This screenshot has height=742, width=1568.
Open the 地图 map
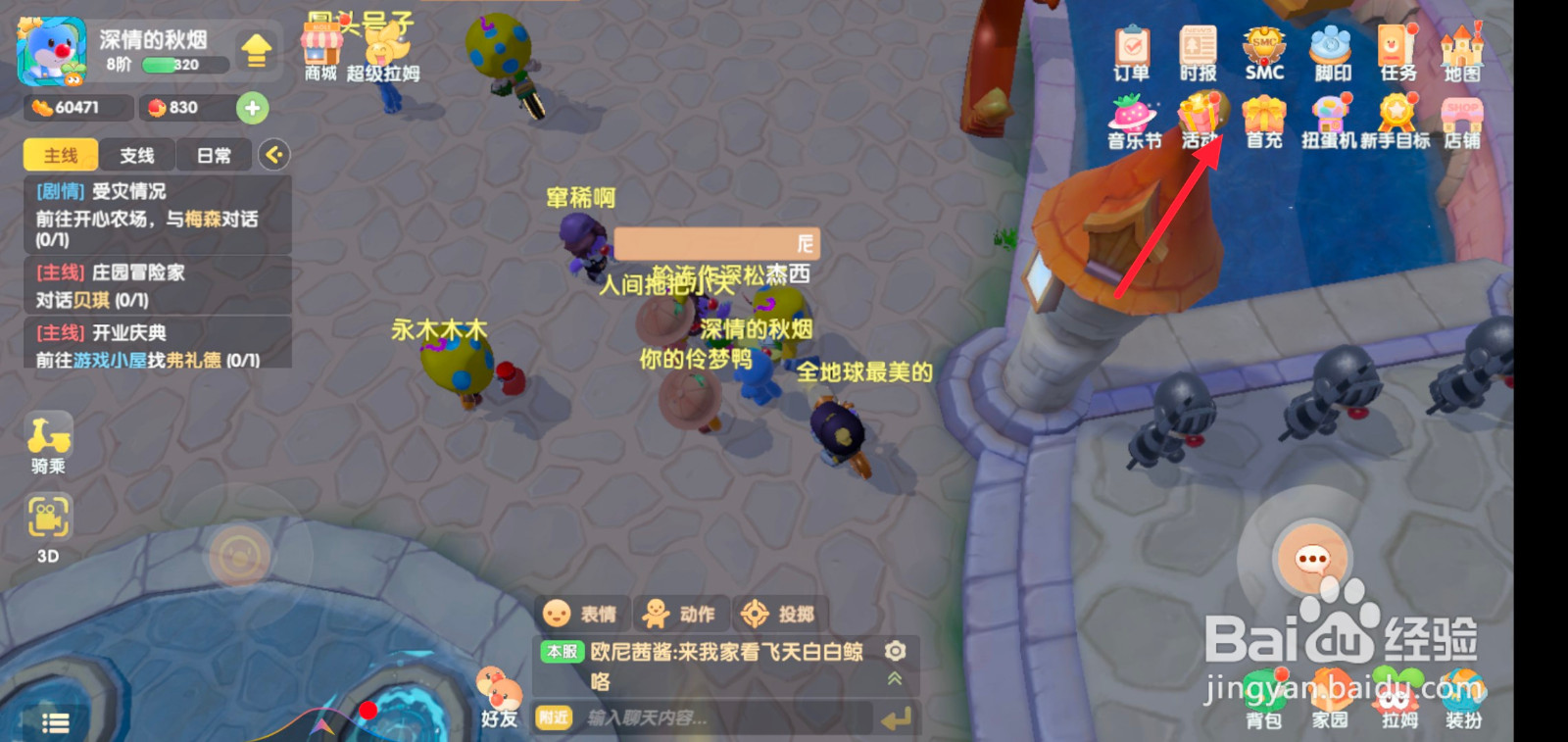point(1462,46)
